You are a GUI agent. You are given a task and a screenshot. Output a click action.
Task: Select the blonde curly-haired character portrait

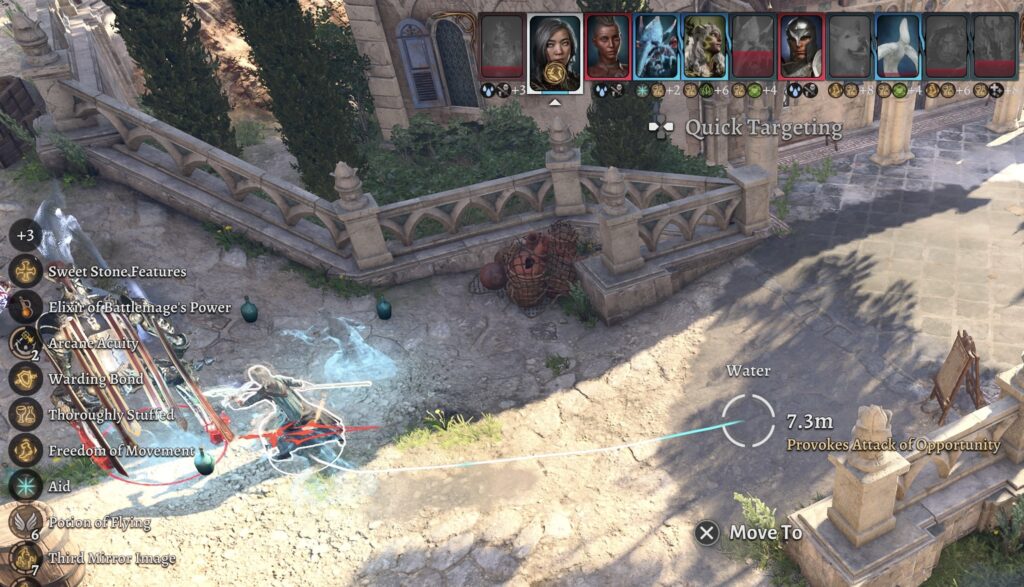click(705, 46)
